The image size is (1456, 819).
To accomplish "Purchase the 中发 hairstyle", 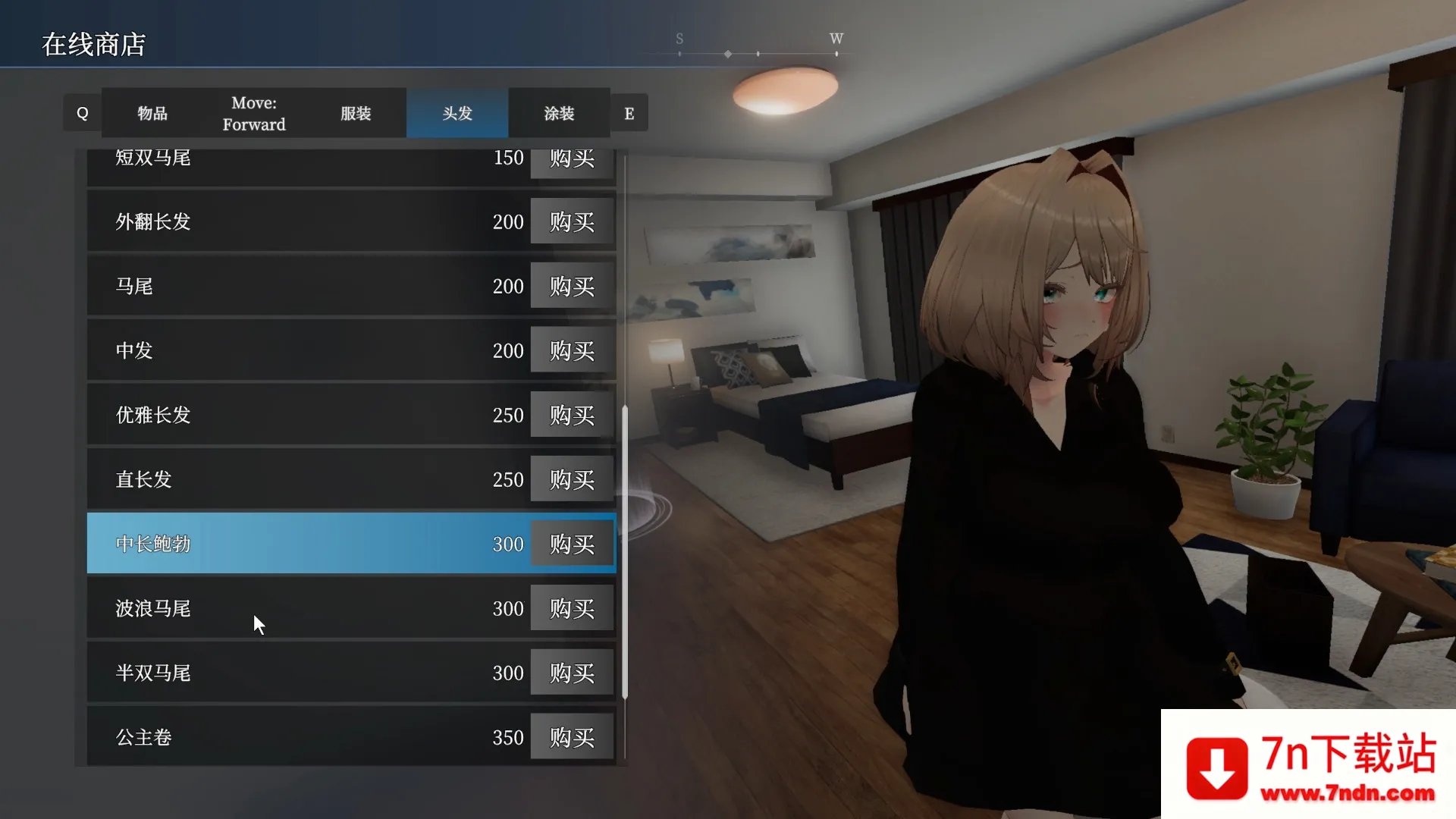I will pyautogui.click(x=572, y=350).
